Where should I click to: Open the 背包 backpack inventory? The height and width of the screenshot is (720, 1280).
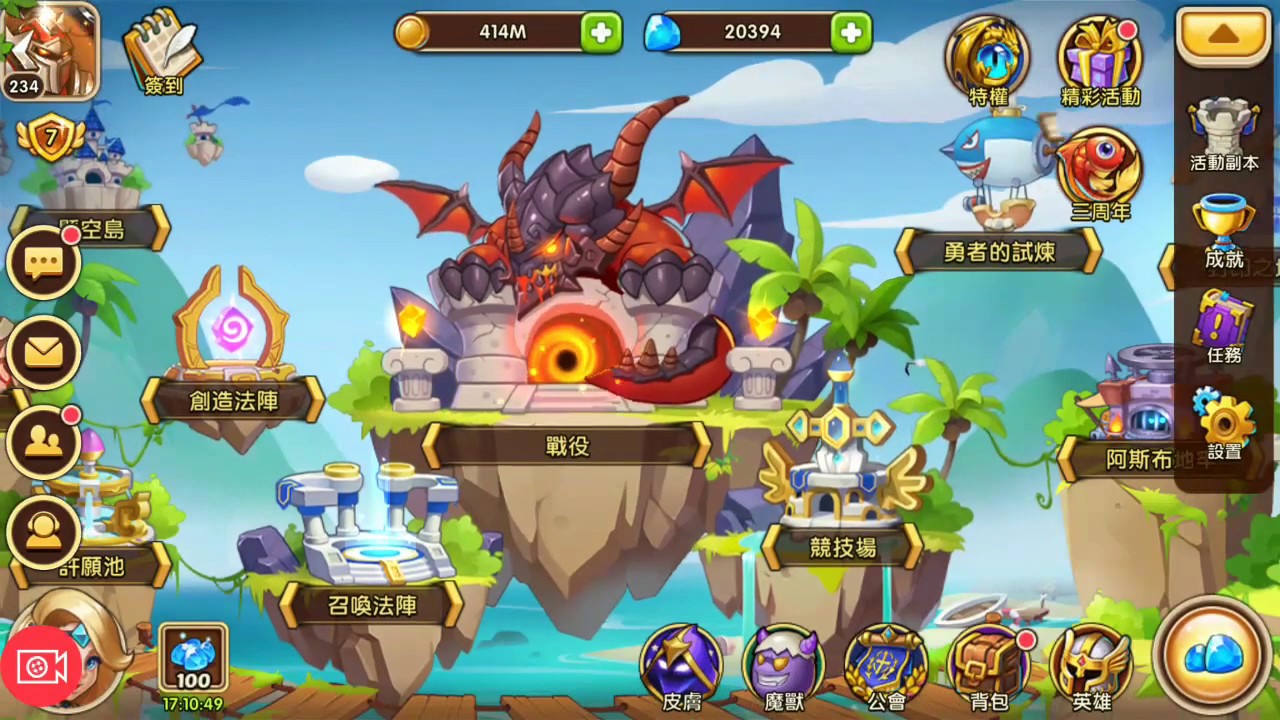(989, 667)
